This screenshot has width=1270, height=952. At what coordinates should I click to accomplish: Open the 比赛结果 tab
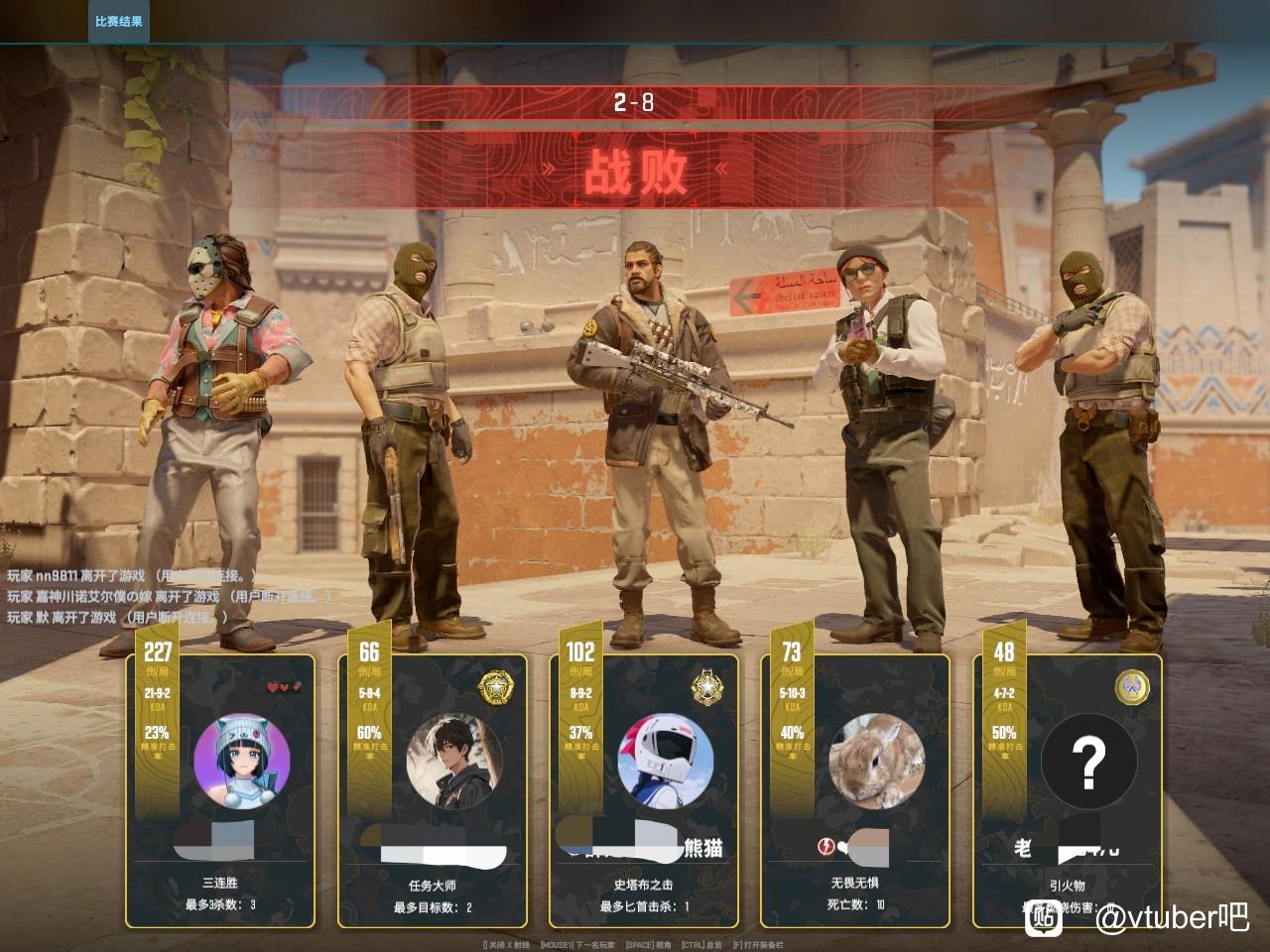click(118, 21)
